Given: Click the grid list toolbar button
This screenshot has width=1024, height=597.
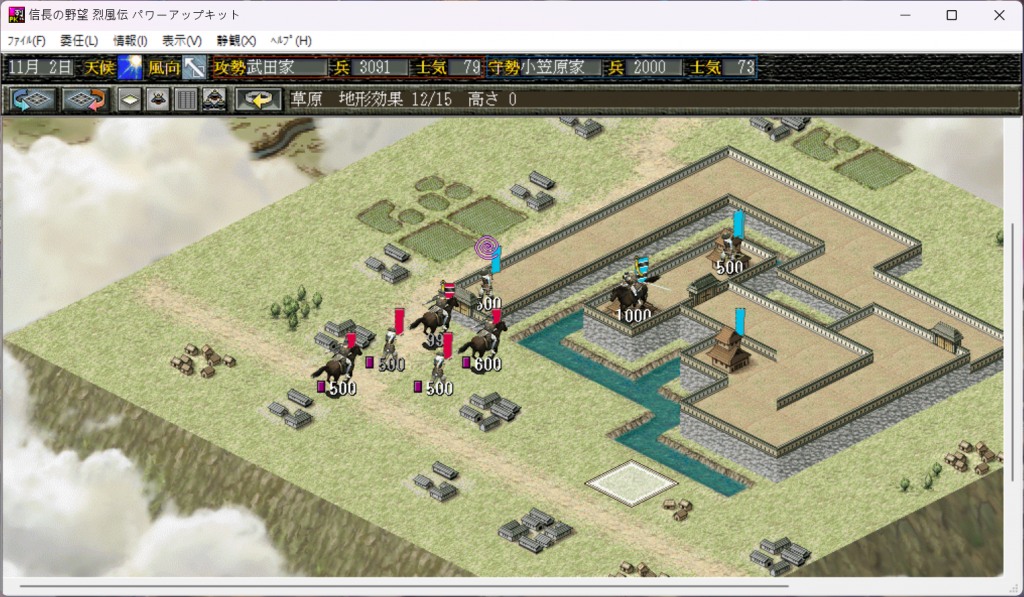Looking at the screenshot, I should [185, 99].
